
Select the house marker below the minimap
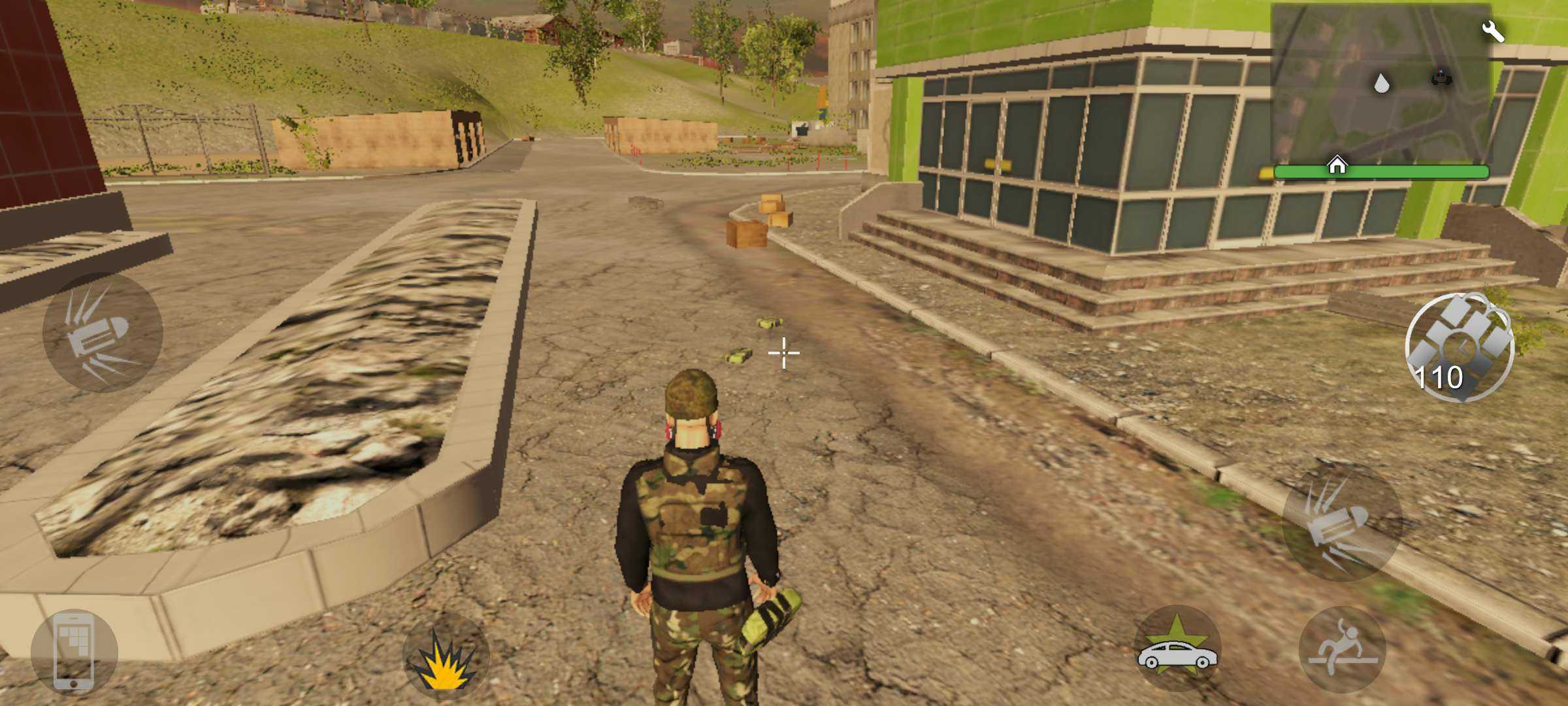(x=1337, y=165)
